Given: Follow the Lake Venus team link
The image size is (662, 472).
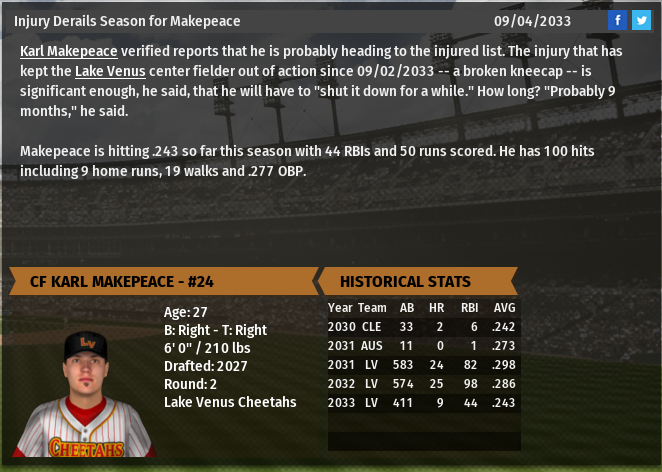Looking at the screenshot, I should 110,71.
